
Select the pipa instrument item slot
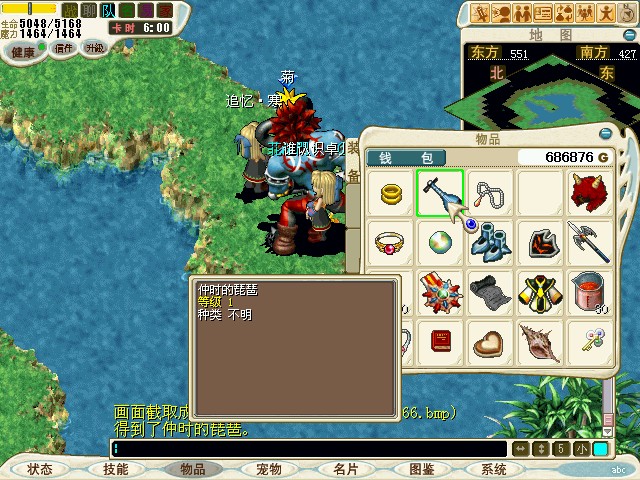point(440,193)
